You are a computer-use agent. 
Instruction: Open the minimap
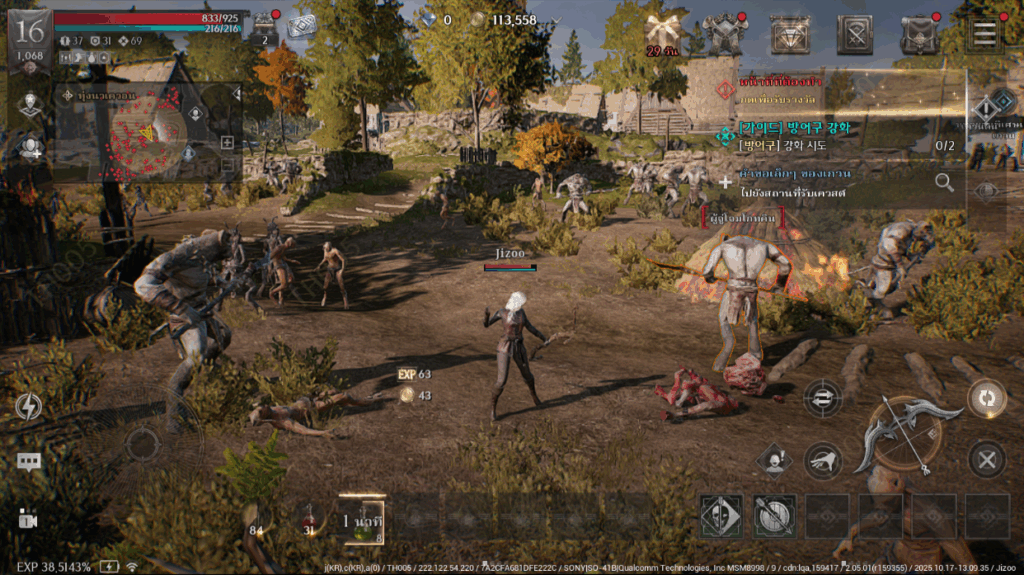[x=150, y=135]
